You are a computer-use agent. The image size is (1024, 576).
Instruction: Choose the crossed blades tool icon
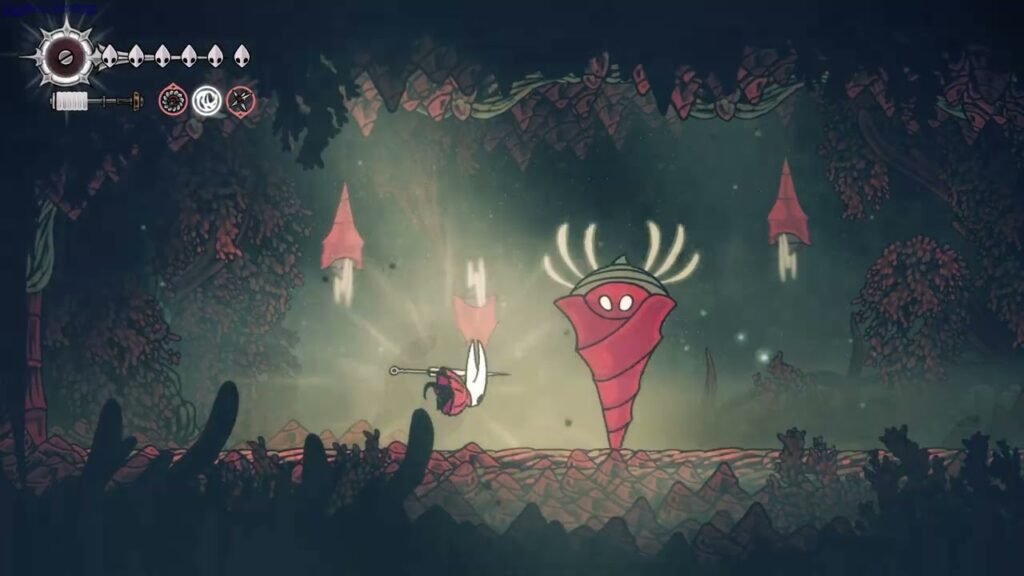[x=240, y=100]
